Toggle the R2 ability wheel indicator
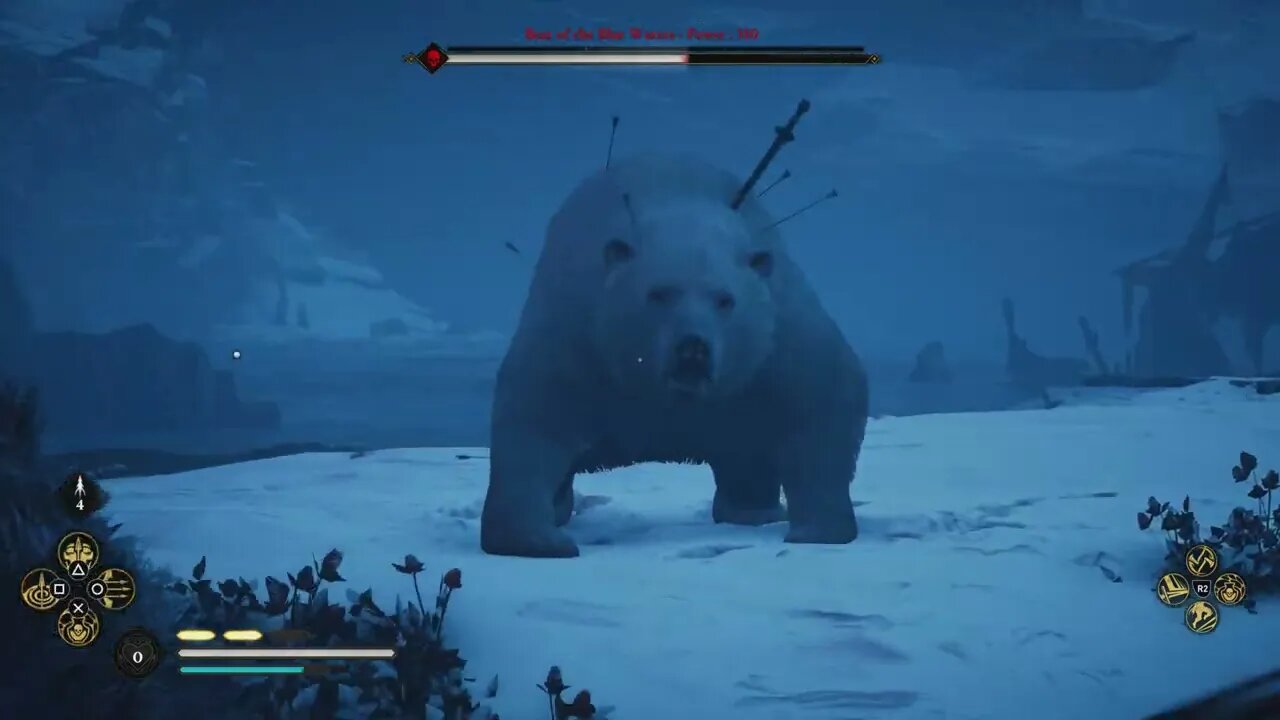This screenshot has width=1280, height=720. pos(1202,588)
